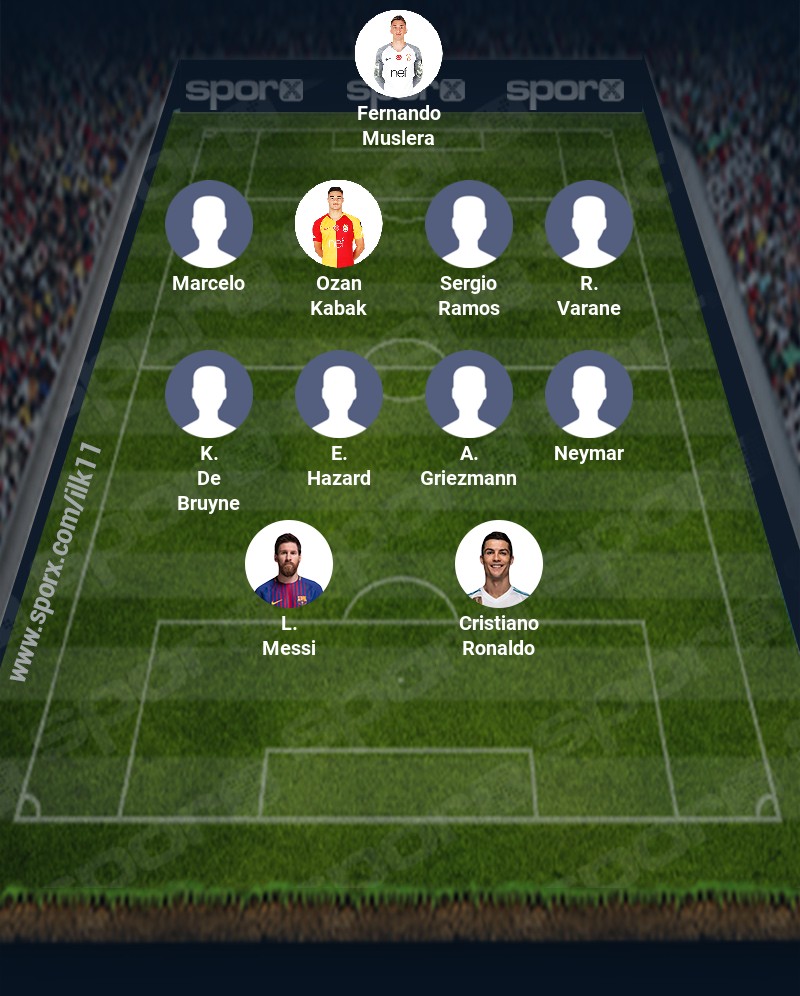
Task: Click the A. Griezmann player slot
Action: point(469,394)
